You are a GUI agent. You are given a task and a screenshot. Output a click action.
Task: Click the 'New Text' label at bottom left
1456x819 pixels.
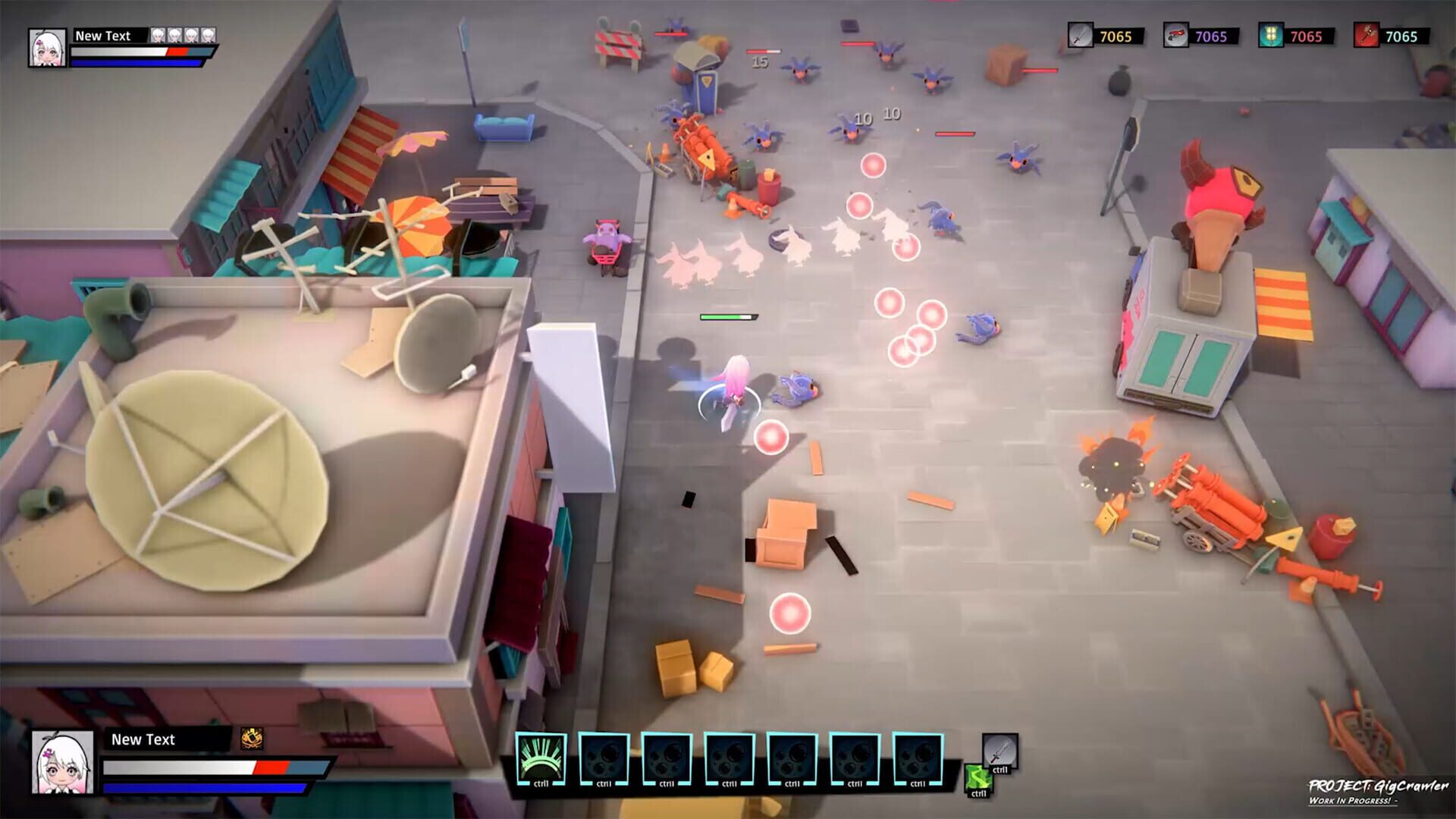click(143, 739)
